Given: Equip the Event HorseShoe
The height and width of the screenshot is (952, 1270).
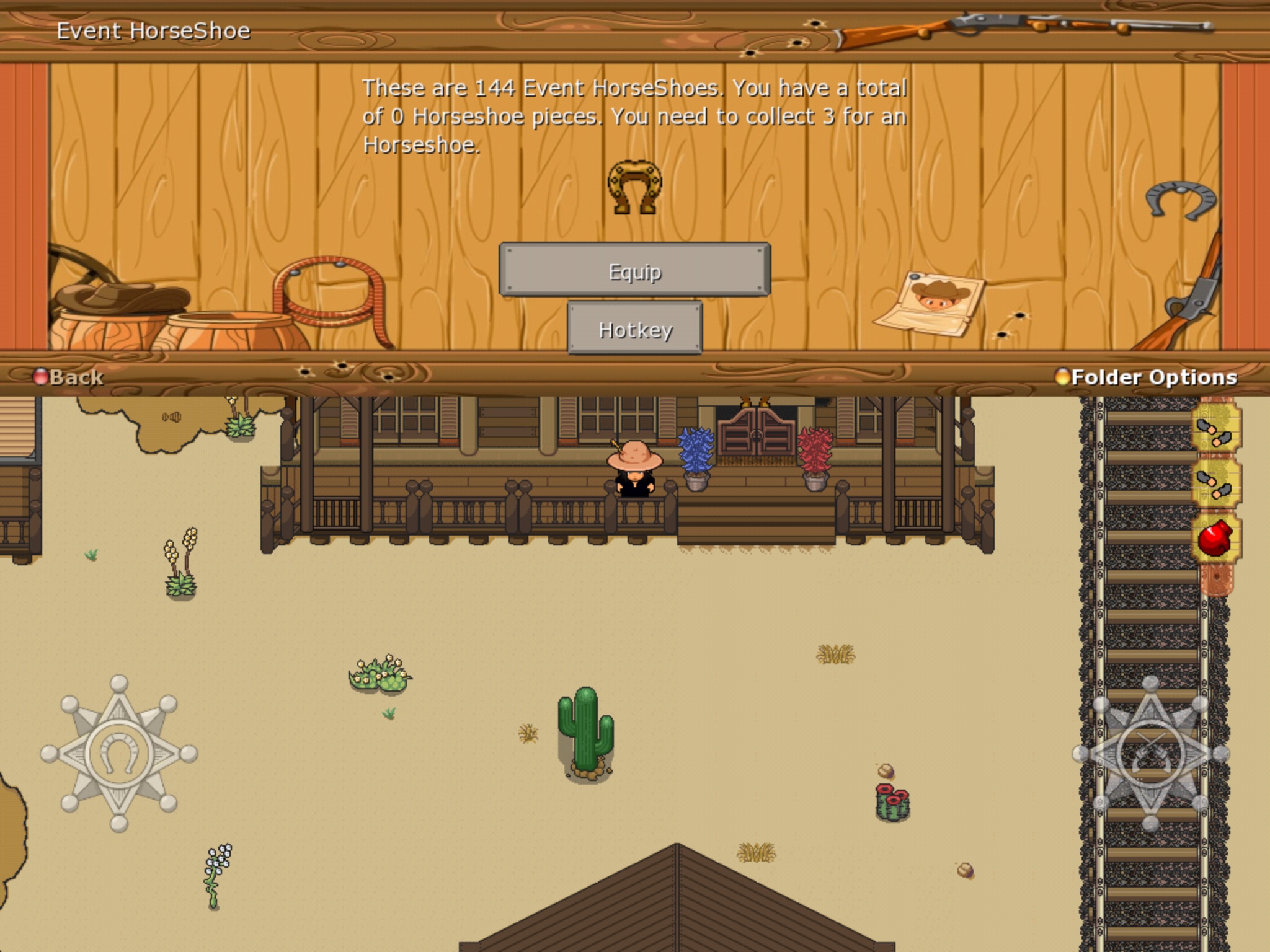Looking at the screenshot, I should coord(634,270).
